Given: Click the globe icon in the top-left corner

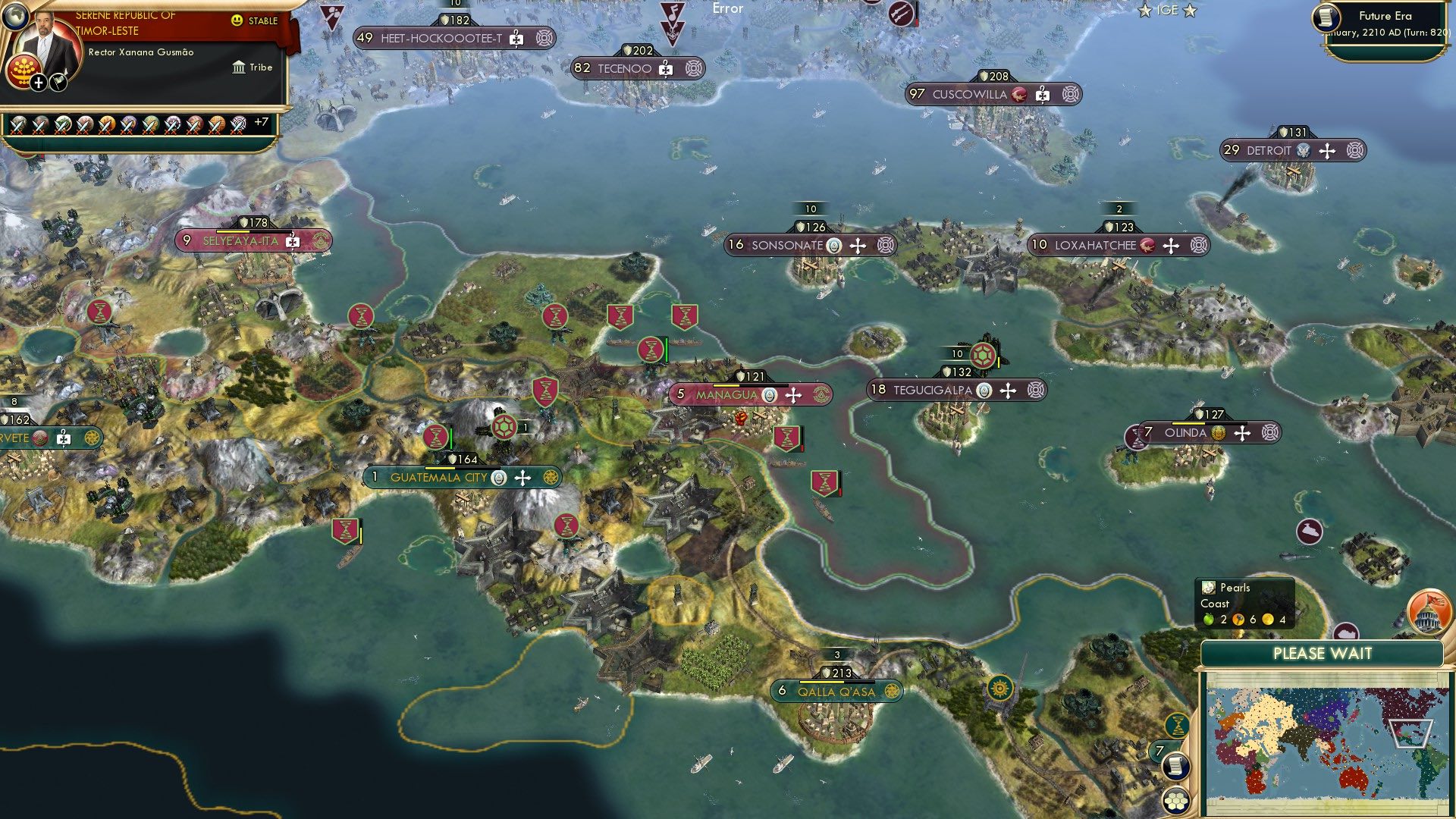Looking at the screenshot, I should [15, 15].
